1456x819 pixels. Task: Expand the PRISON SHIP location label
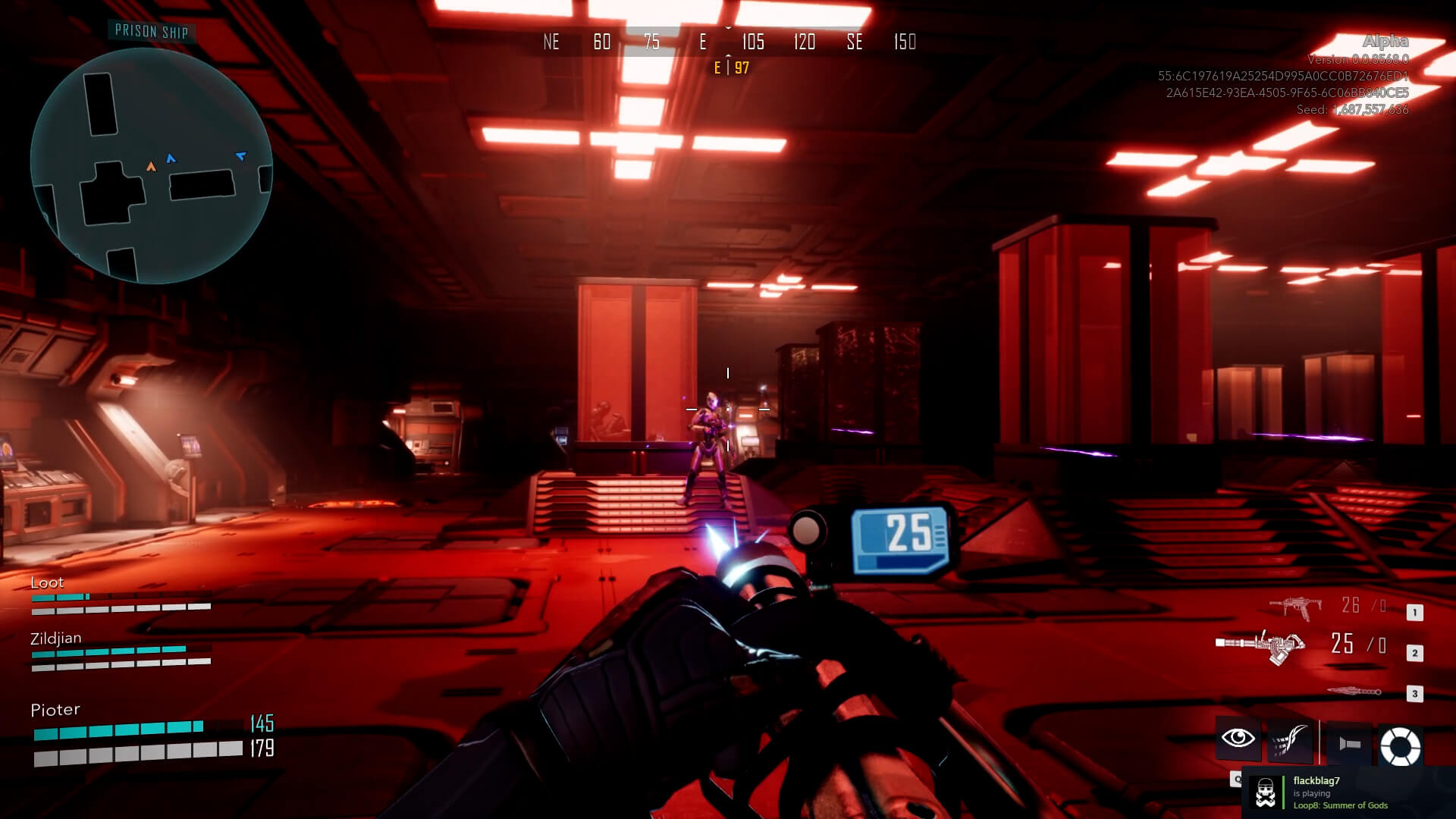click(152, 31)
